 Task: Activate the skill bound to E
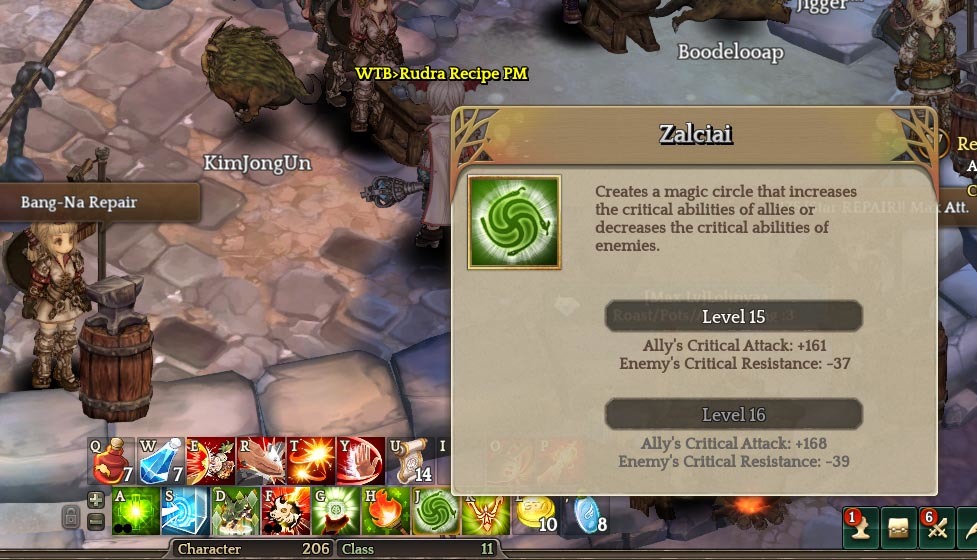click(x=211, y=460)
